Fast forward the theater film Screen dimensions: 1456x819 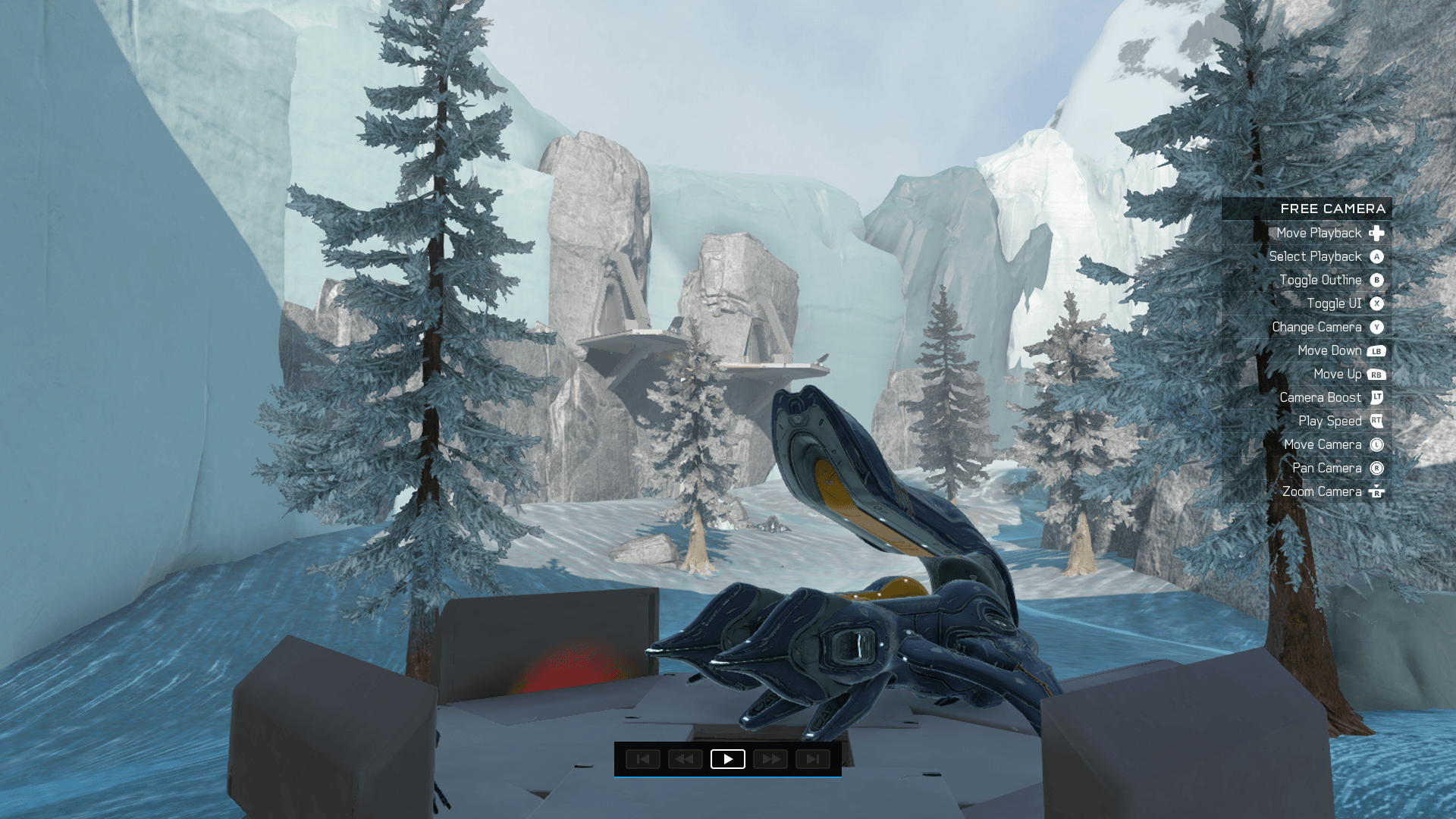(770, 759)
